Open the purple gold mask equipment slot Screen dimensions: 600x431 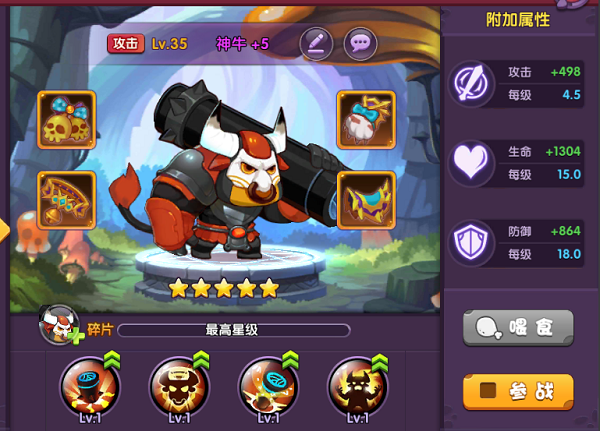pos(366,200)
